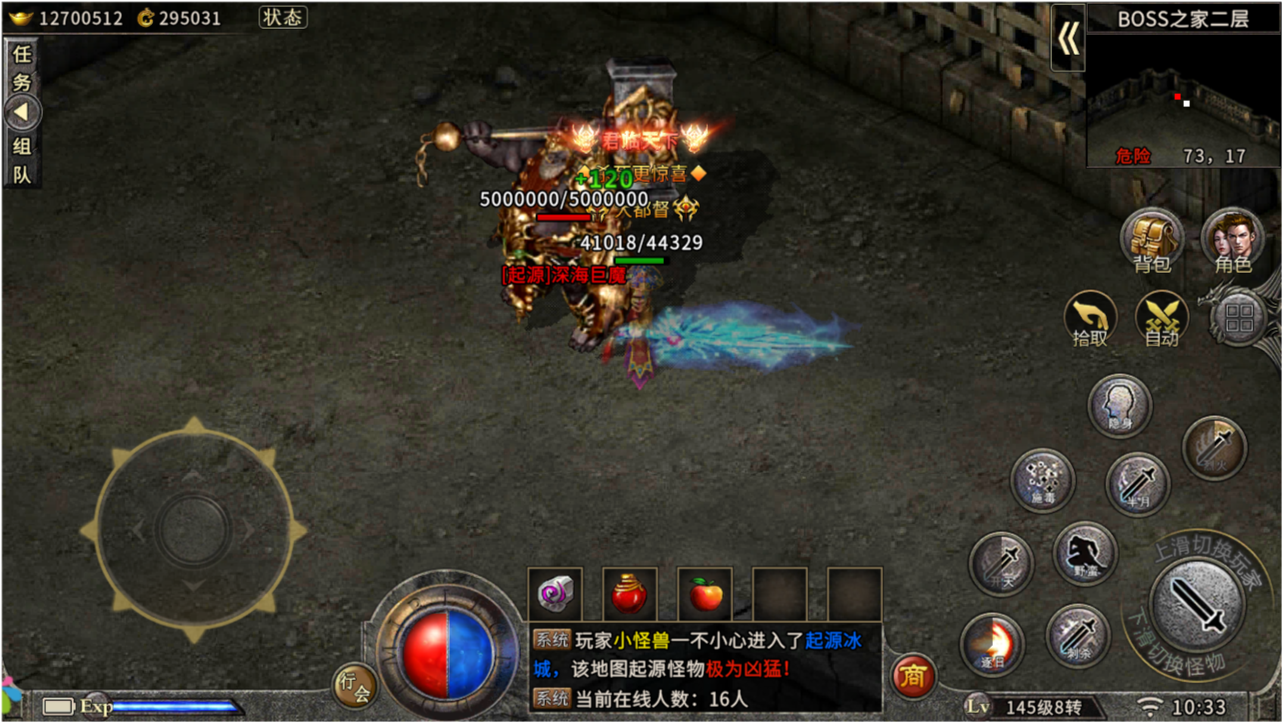Viewport: 1283px width, 723px height.
Task: Tap the 拾取 pickup button
Action: pos(1090,319)
